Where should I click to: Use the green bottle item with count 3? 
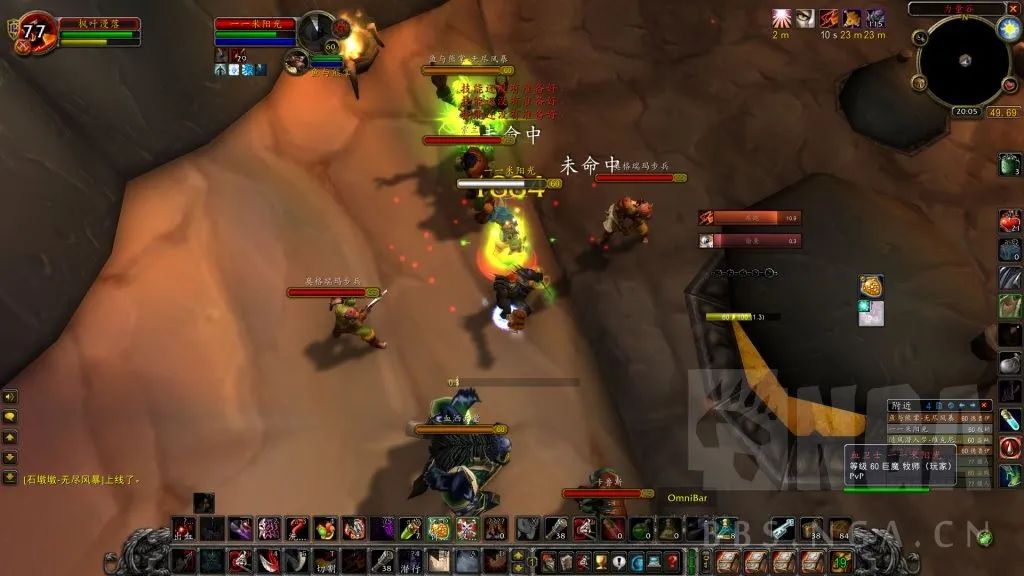pyautogui.click(x=1010, y=165)
